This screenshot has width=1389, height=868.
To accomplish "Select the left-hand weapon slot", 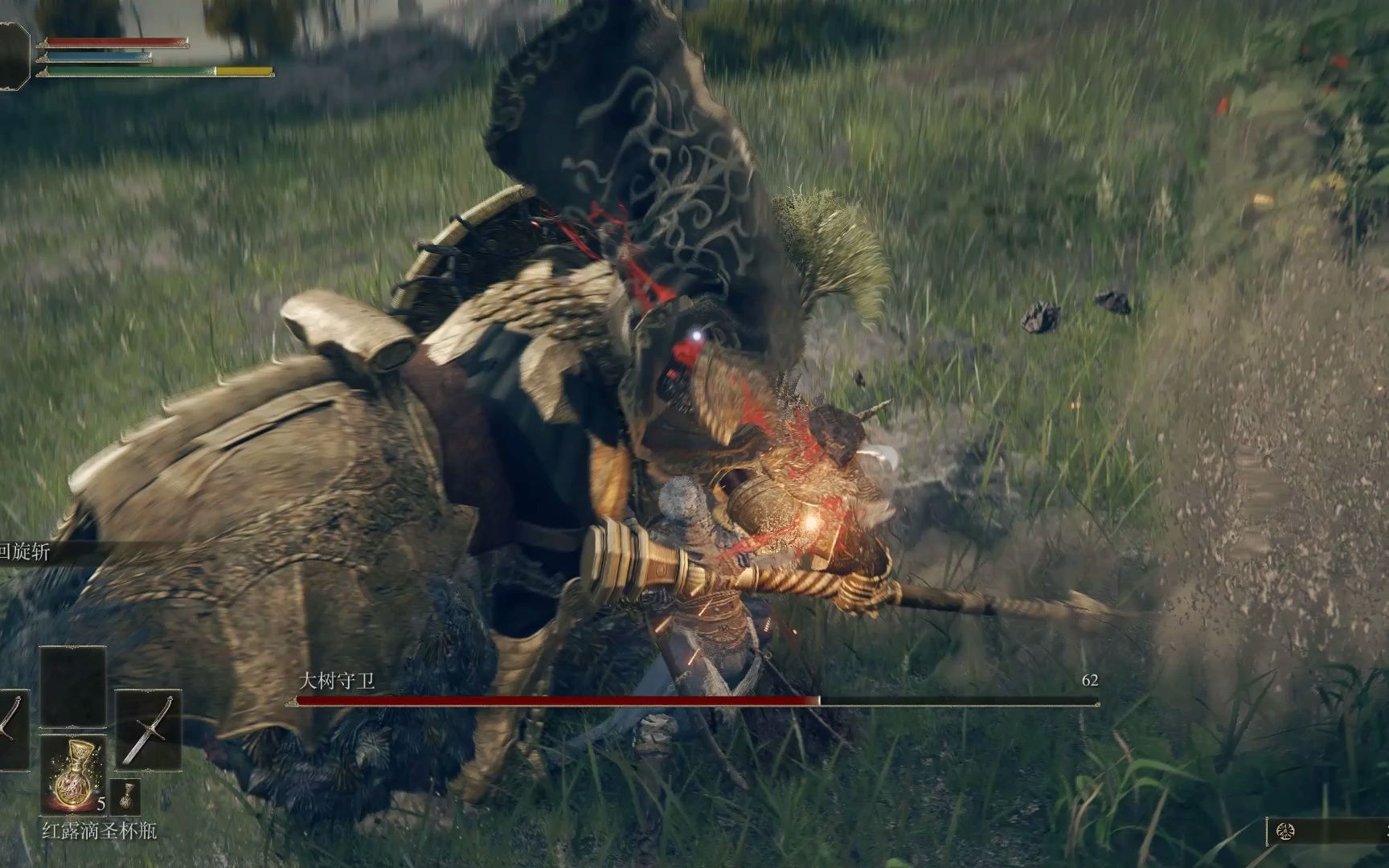I will click(x=11, y=730).
